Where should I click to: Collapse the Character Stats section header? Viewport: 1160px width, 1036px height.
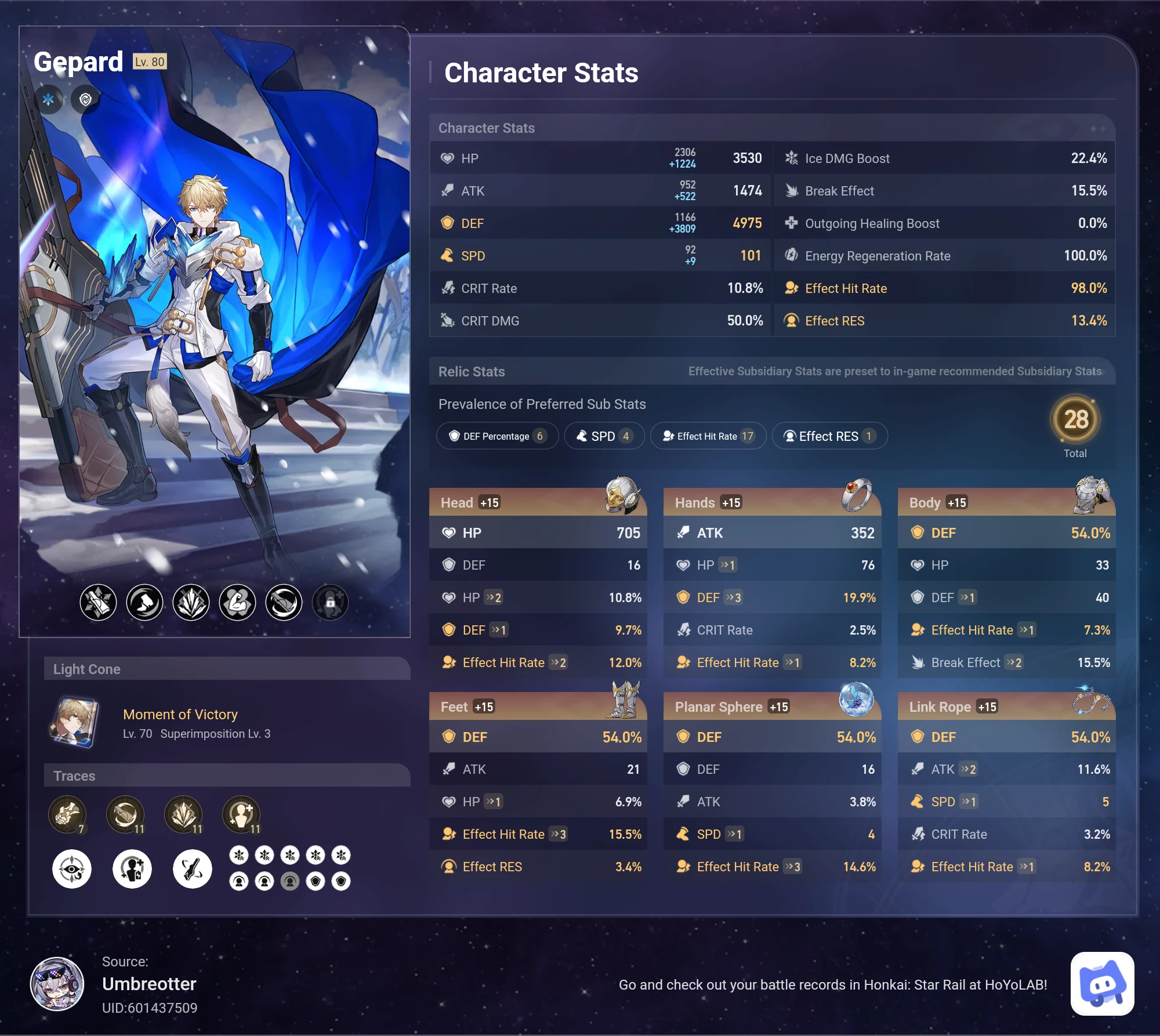[x=487, y=128]
